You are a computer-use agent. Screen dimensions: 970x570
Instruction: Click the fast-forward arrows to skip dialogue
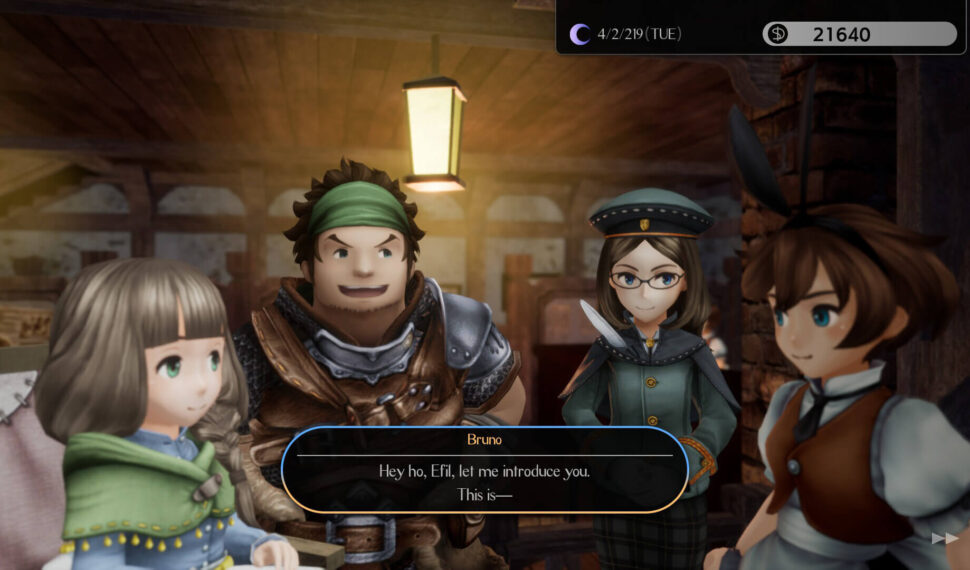944,538
